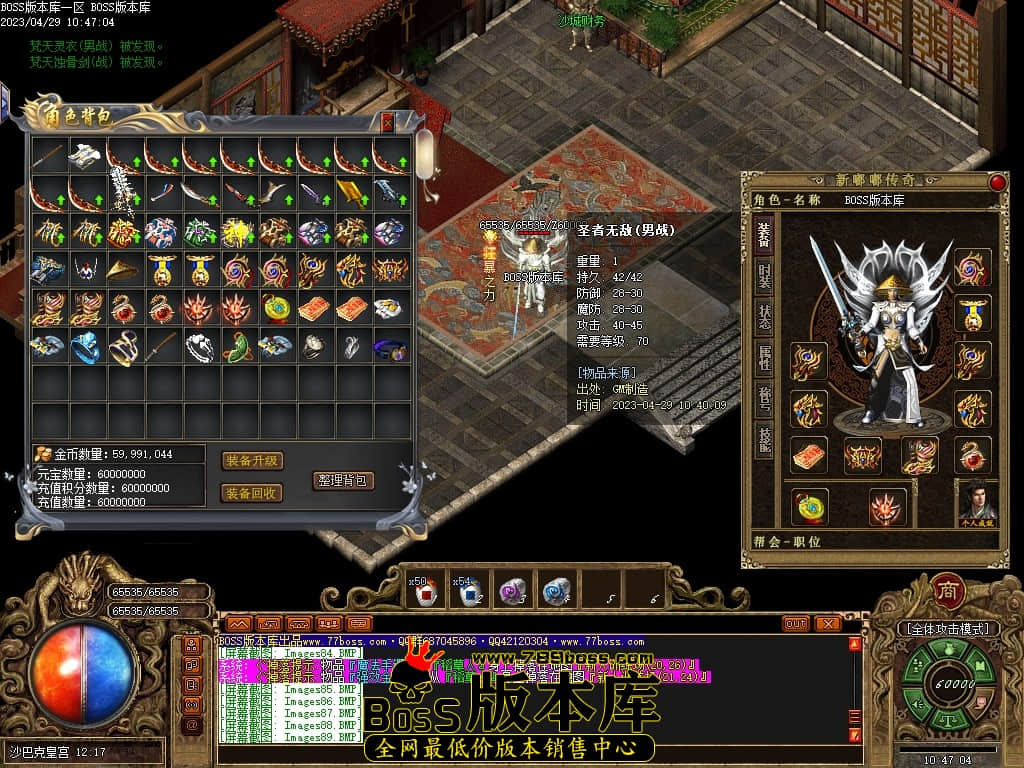1024x768 pixels.
Task: Click the OUT button above chat
Action: 795,623
